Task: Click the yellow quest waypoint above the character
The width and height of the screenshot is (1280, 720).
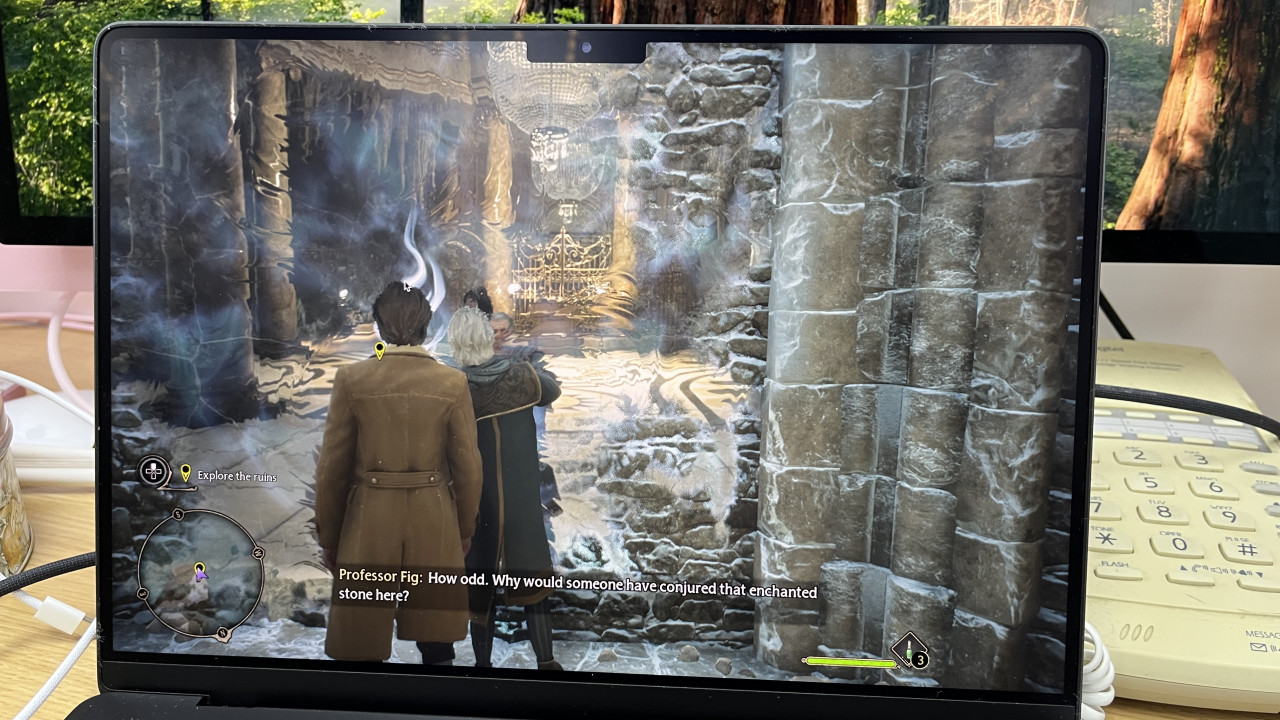Action: [380, 350]
